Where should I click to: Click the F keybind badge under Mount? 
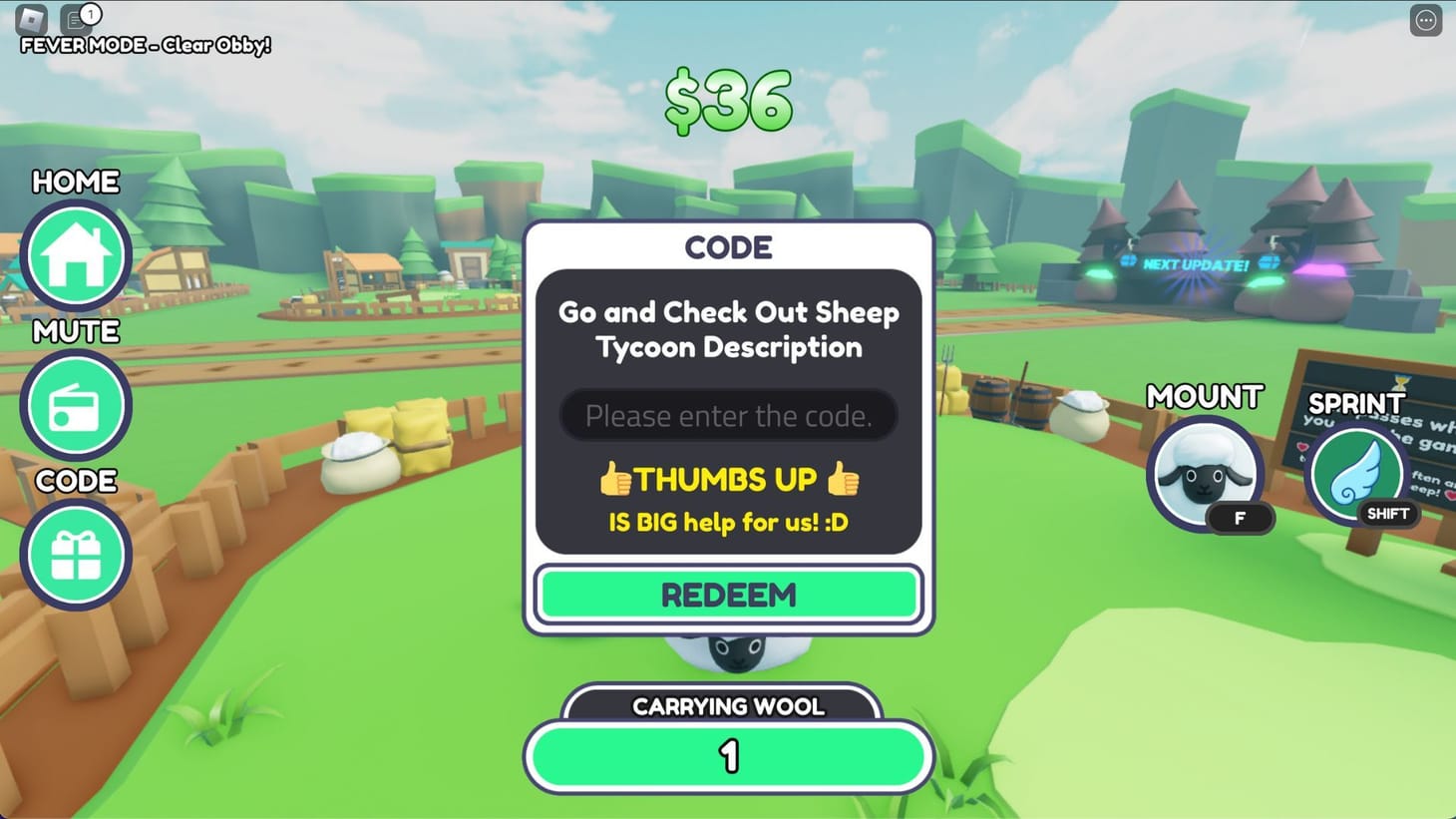pyautogui.click(x=1240, y=518)
